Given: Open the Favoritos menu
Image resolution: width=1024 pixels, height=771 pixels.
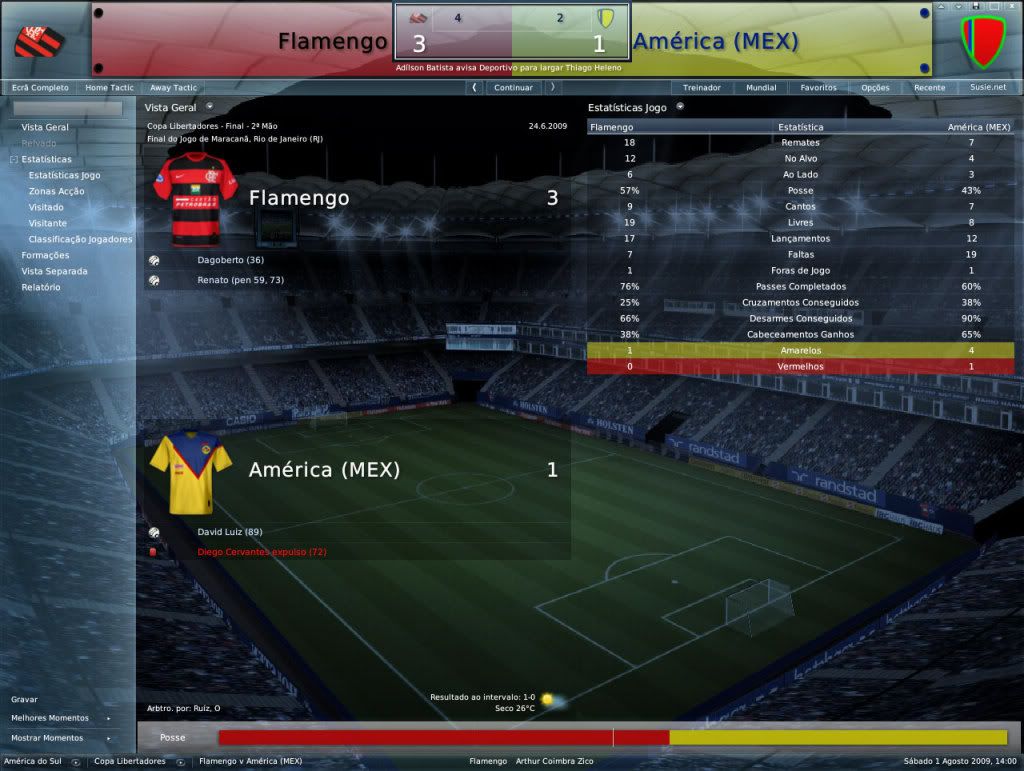Looking at the screenshot, I should click(818, 88).
